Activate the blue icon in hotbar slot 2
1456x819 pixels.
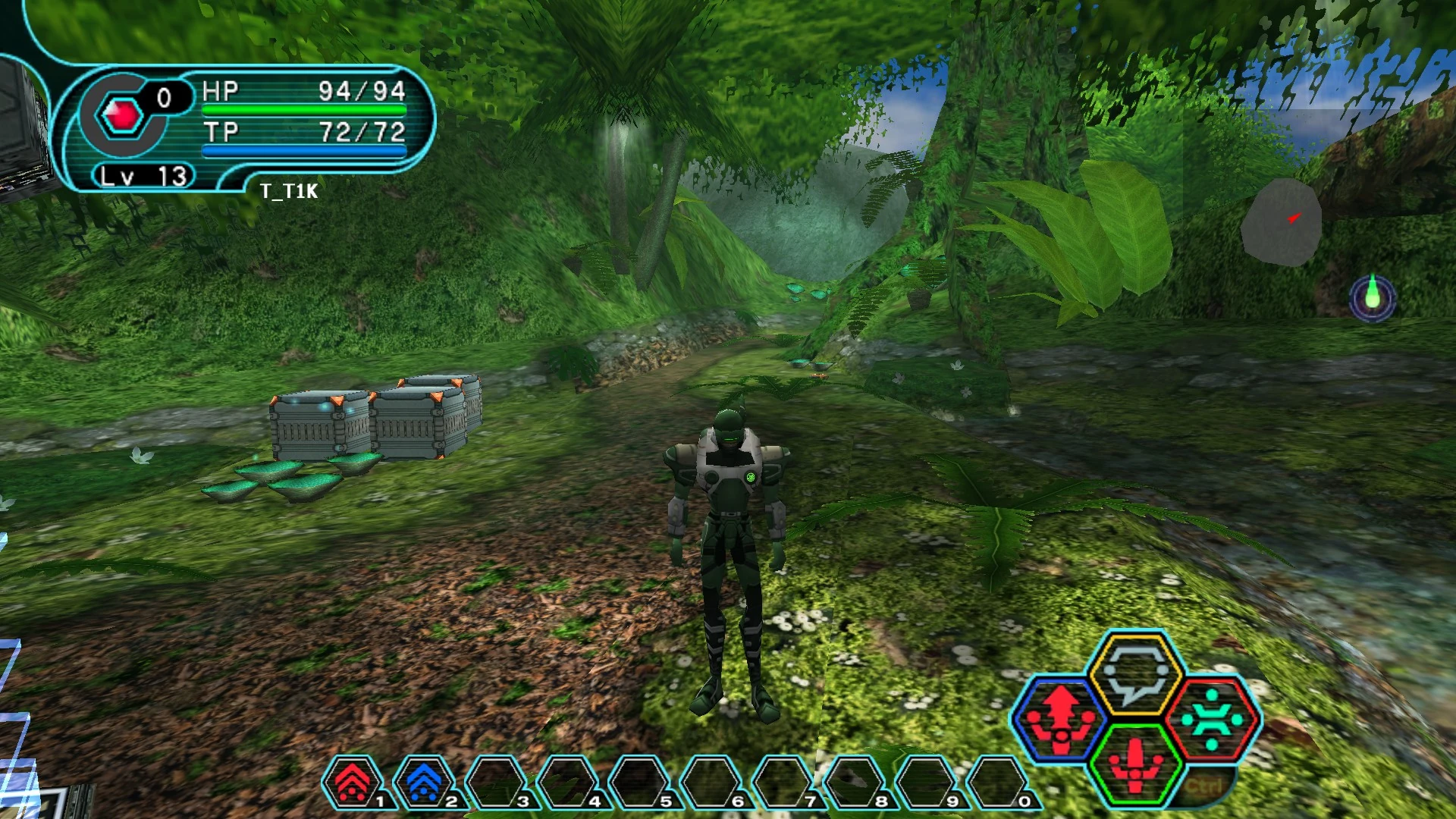coord(425,782)
